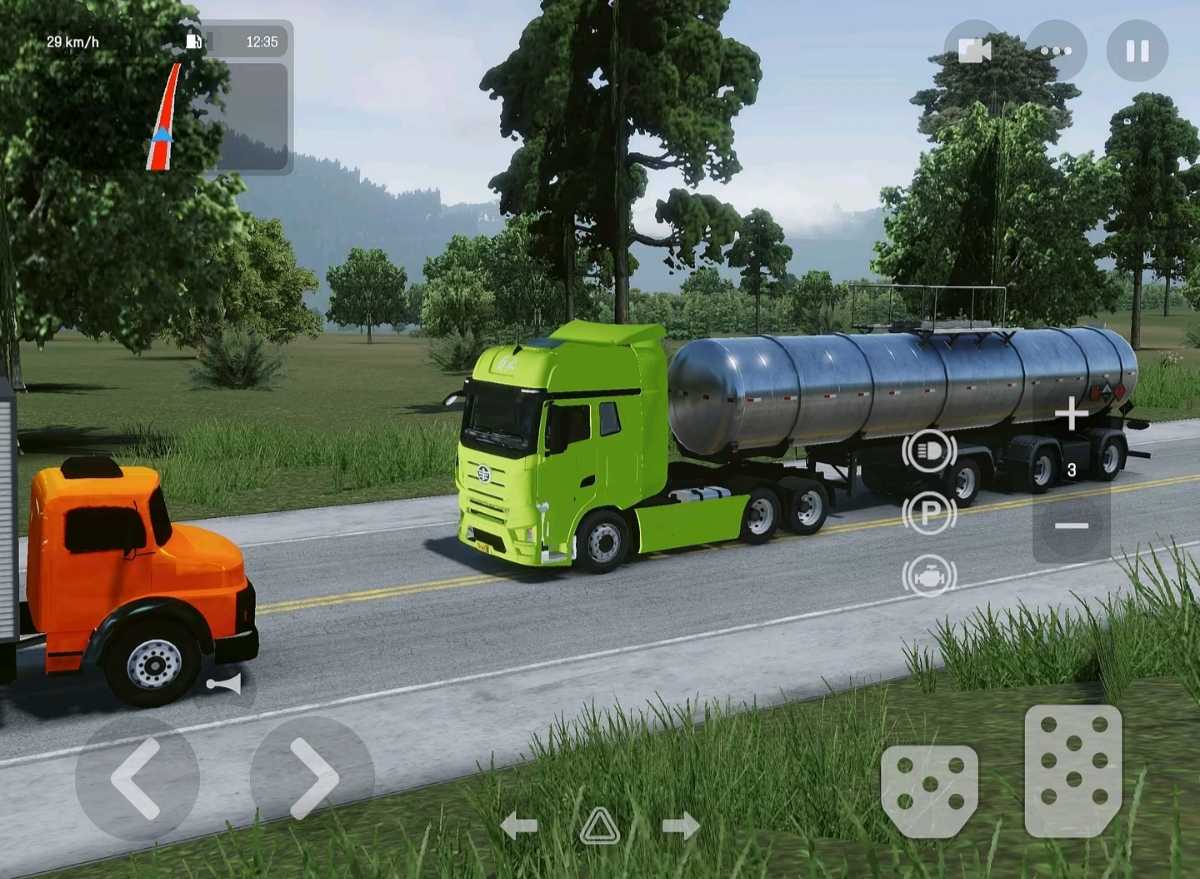Image resolution: width=1200 pixels, height=879 pixels.
Task: Tap the brake pedal
Action: pos(929,791)
